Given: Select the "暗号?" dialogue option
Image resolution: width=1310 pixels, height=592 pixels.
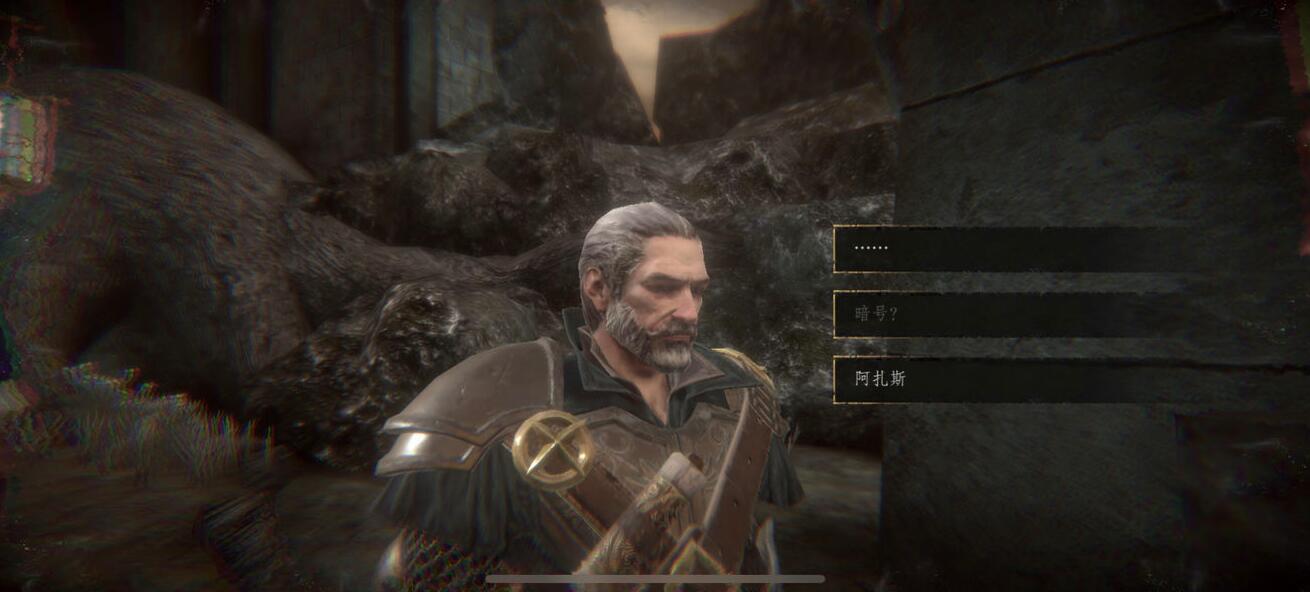Looking at the screenshot, I should pyautogui.click(x=1010, y=314).
